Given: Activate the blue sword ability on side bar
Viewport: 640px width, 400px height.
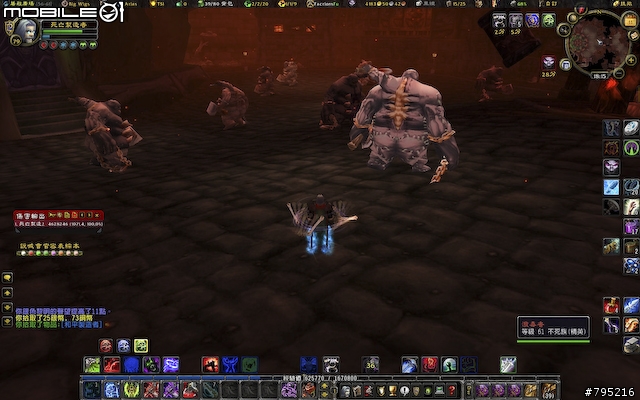Looking at the screenshot, I should pos(611,186).
